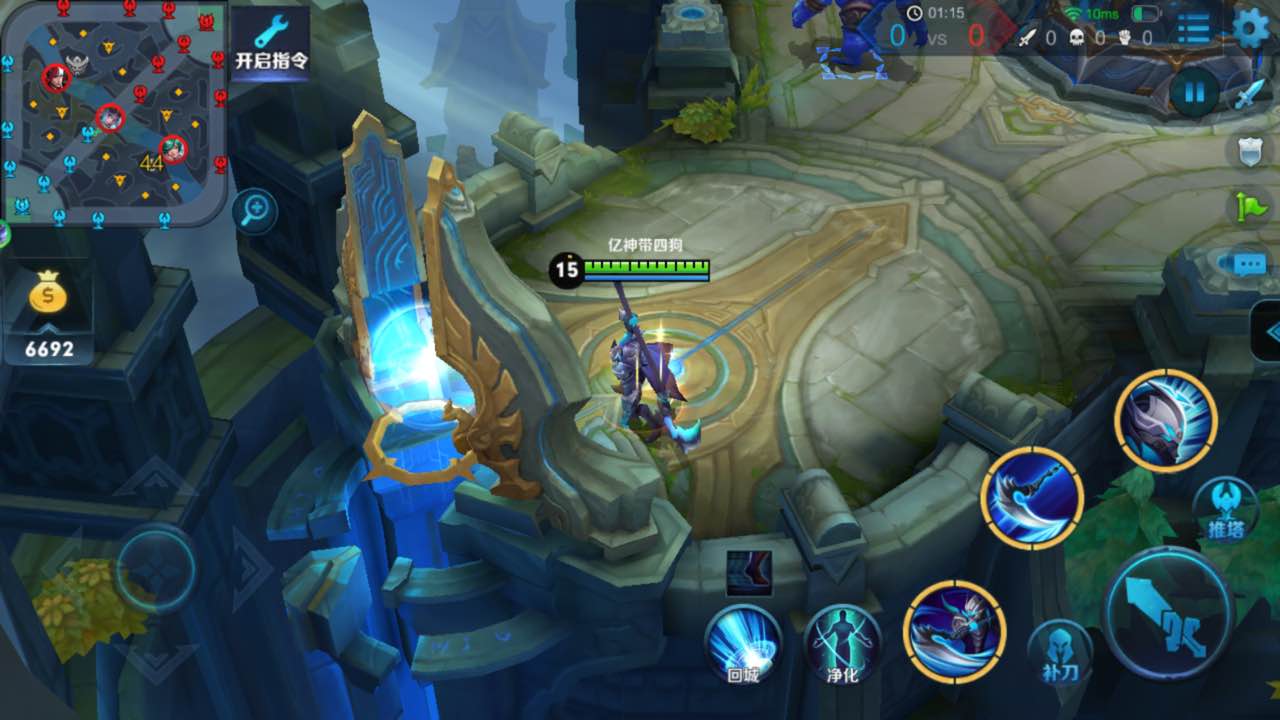Hit the 推塔 tower attack button
Viewport: 1280px width, 720px height.
point(1225,510)
